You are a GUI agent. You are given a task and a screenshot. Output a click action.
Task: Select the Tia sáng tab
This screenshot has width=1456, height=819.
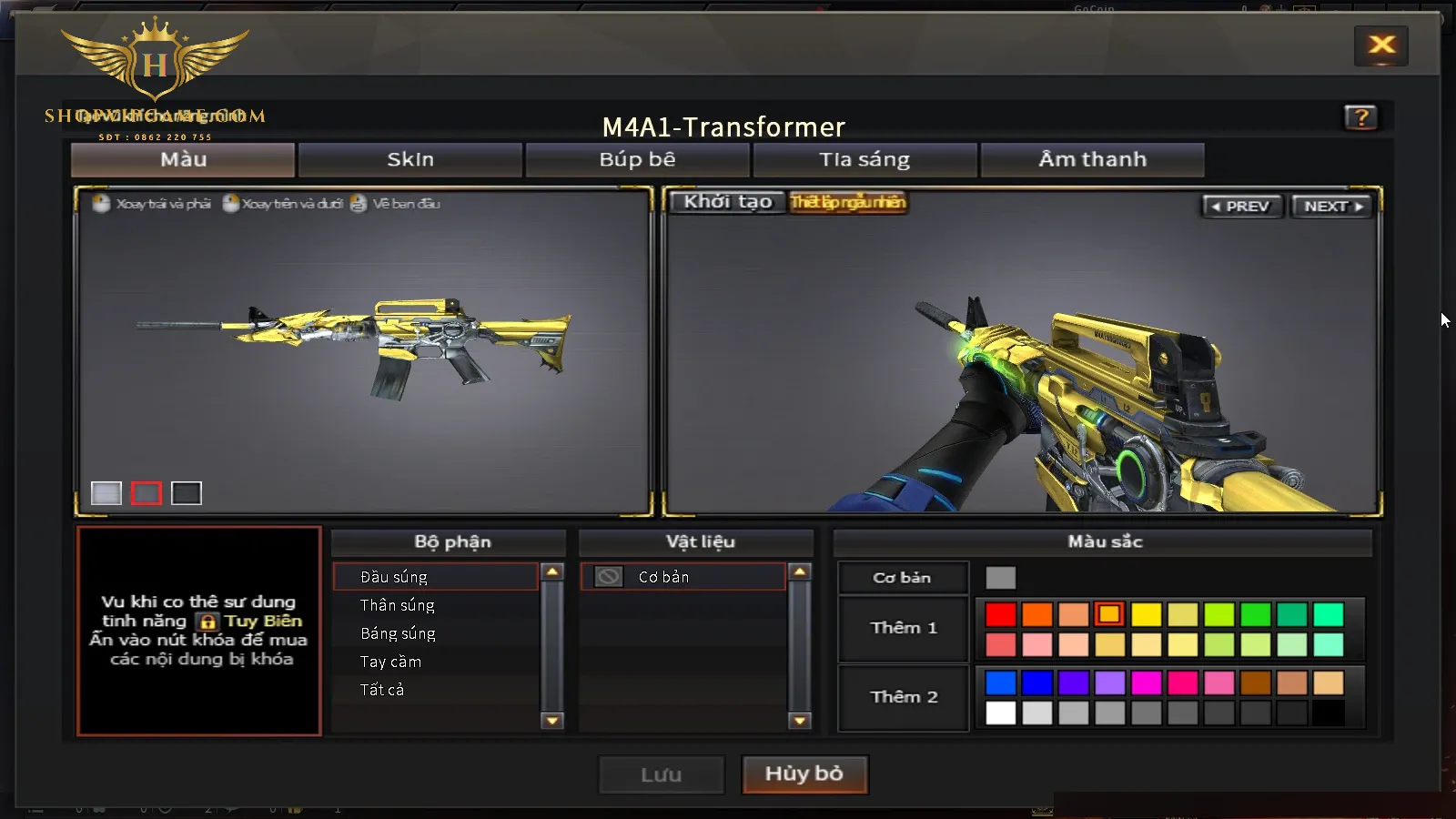[x=864, y=160]
